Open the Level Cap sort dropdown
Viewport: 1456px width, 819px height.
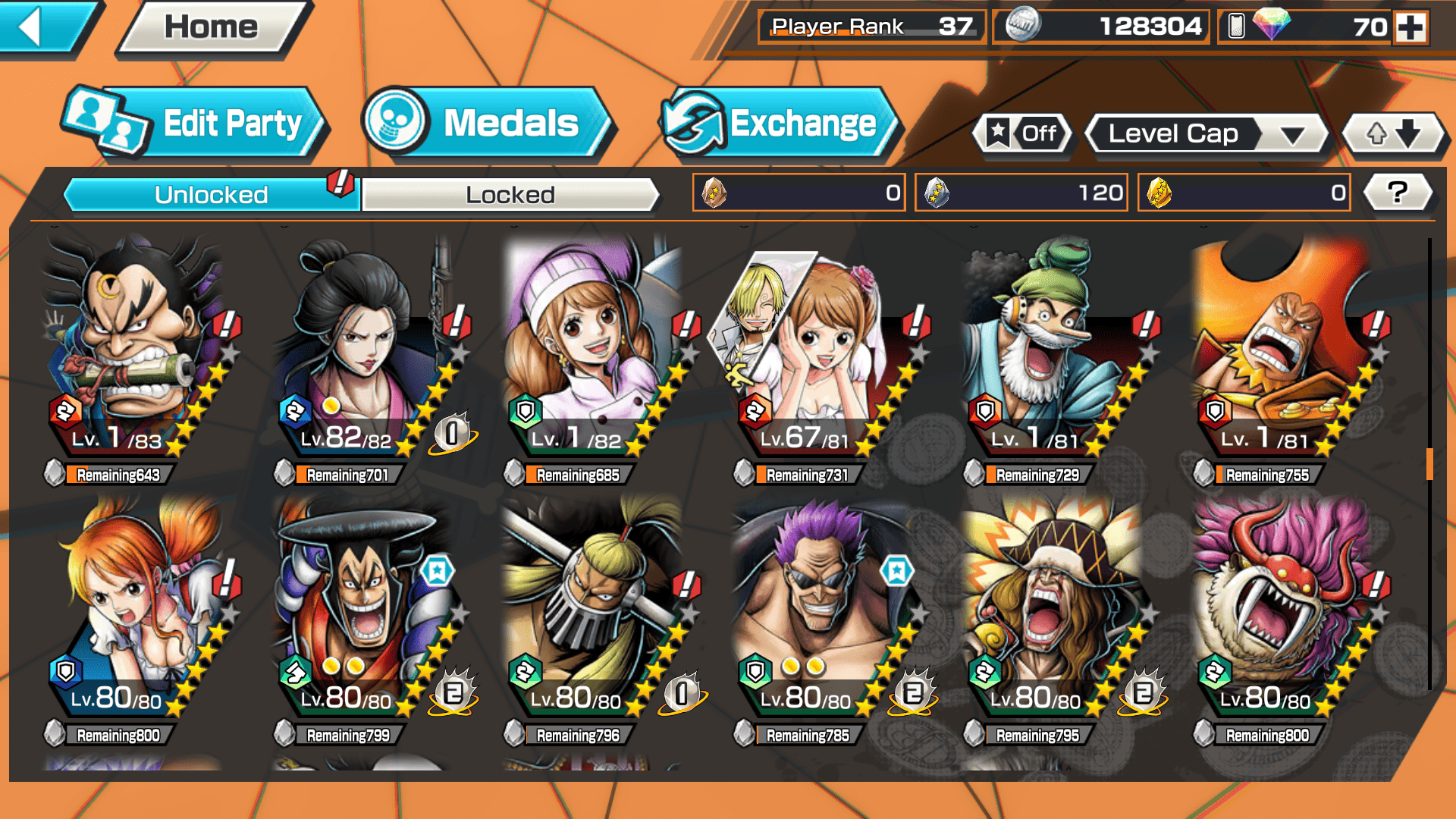pyautogui.click(x=1207, y=134)
